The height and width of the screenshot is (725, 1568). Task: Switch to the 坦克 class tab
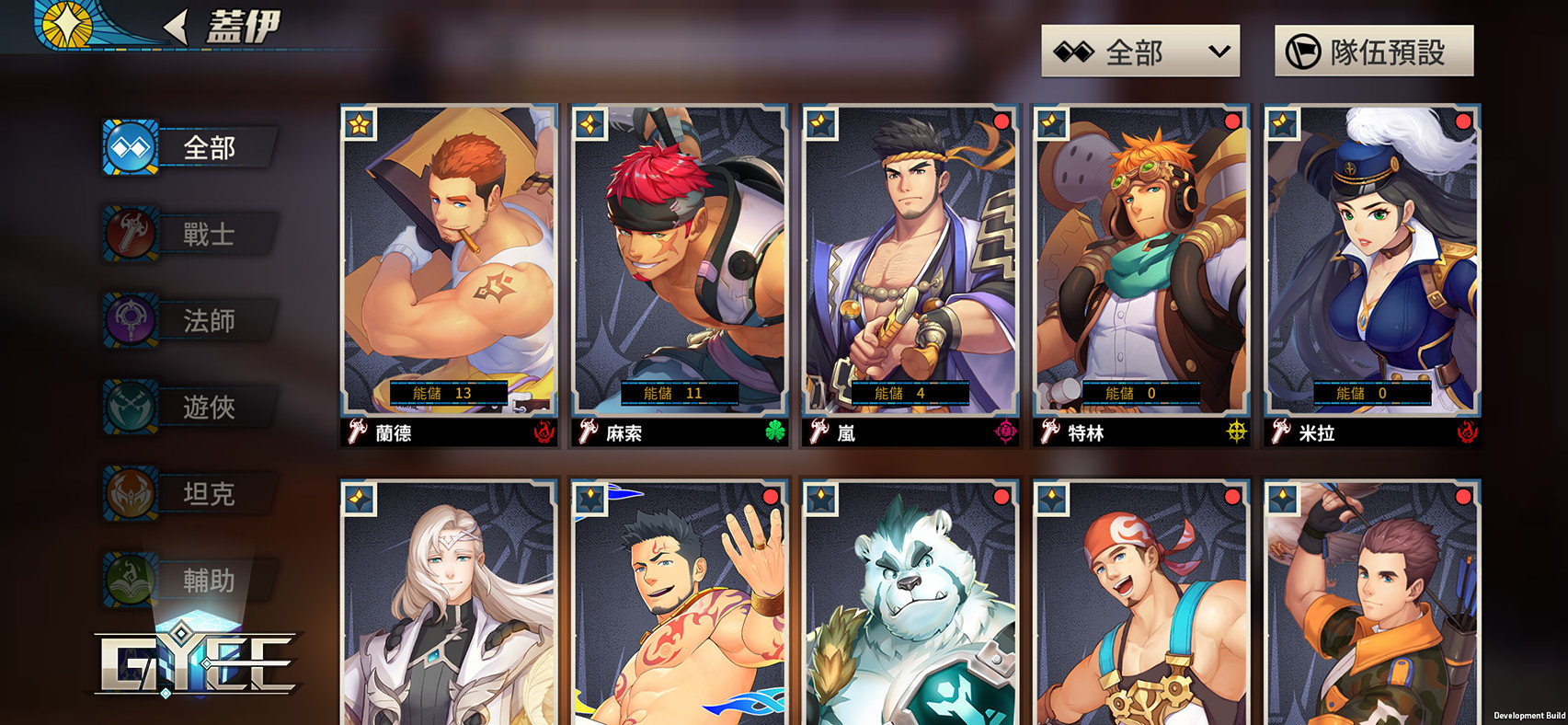tap(190, 493)
